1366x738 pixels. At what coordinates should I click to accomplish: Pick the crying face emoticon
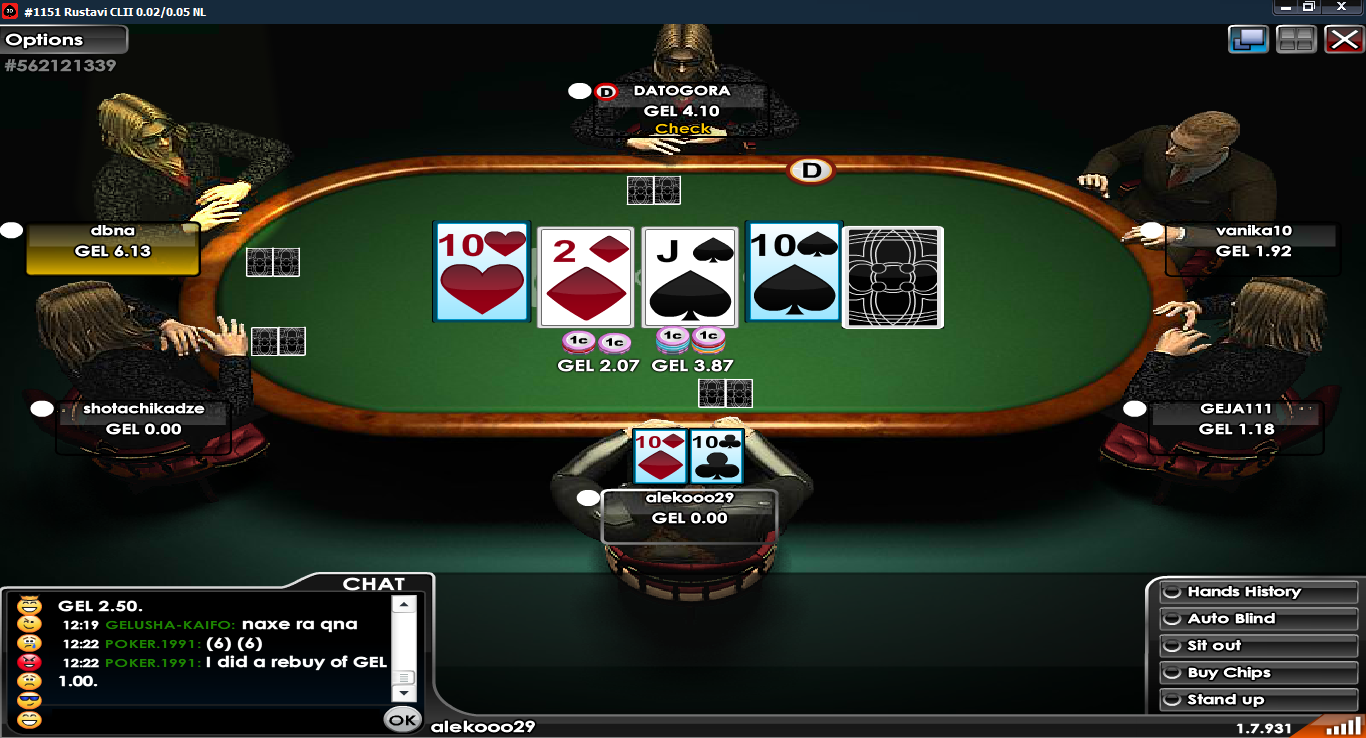click(30, 643)
